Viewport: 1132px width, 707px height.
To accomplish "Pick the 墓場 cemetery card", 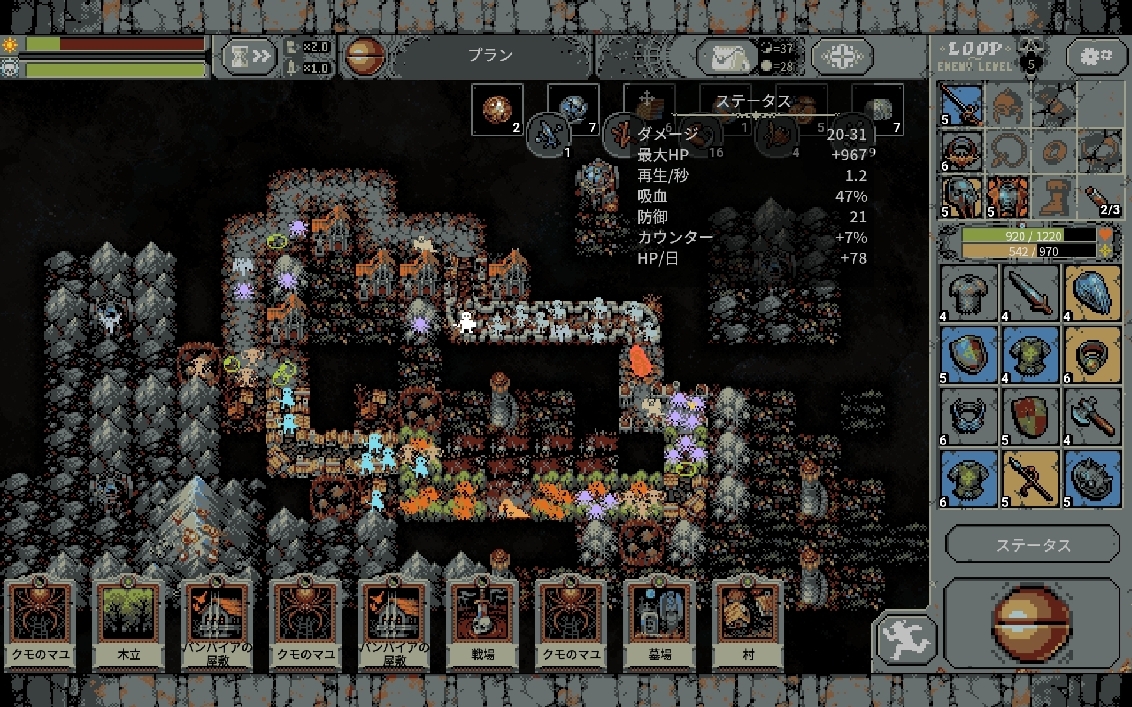I will (659, 624).
